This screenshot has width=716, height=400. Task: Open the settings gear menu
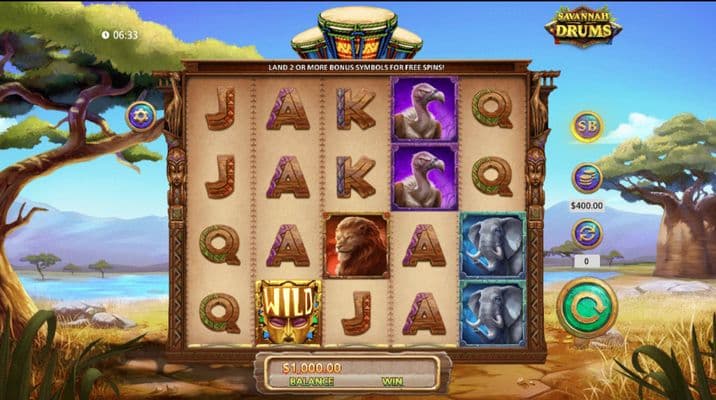point(140,116)
